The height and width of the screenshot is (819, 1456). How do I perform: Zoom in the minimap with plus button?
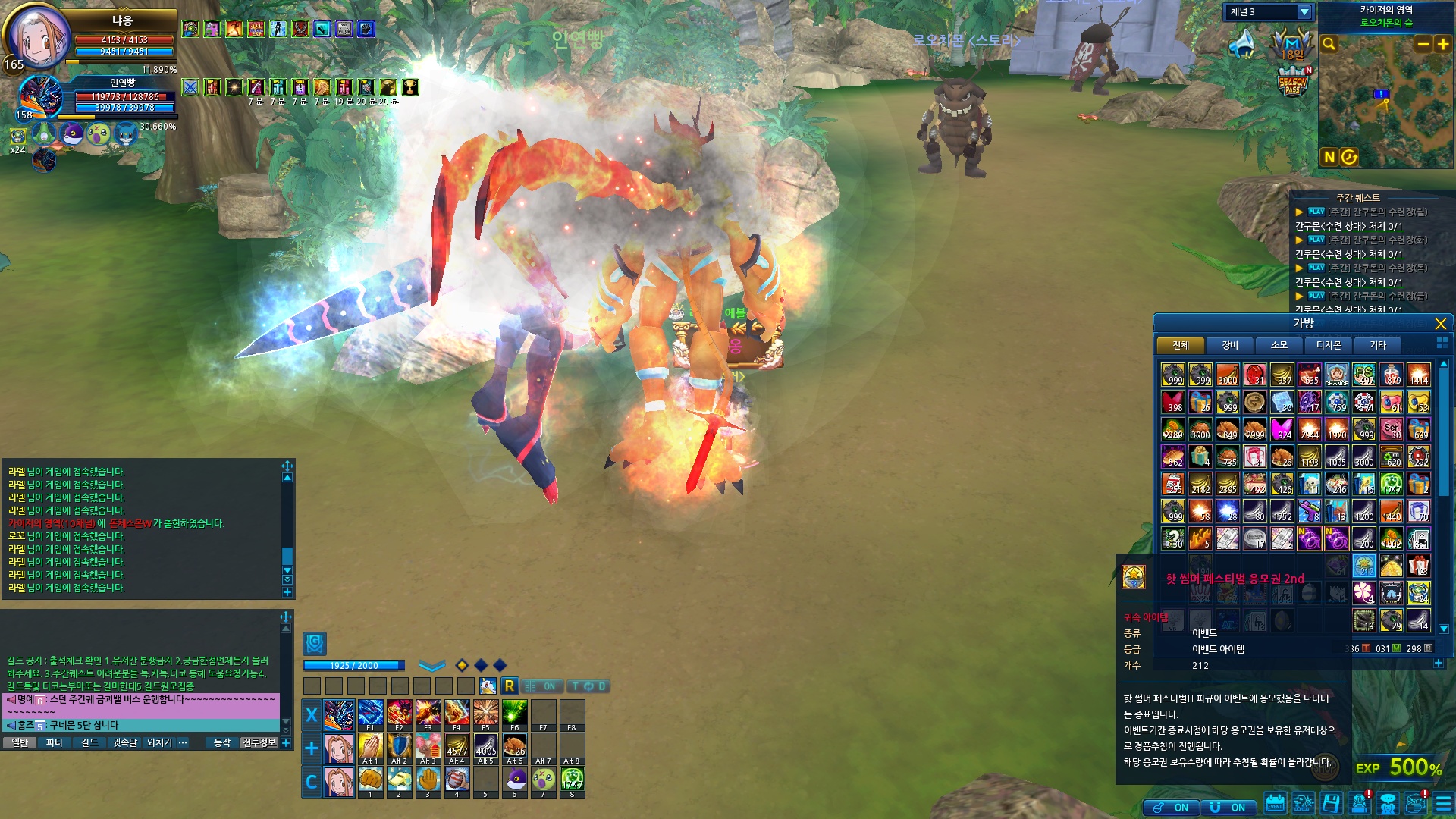pos(1442,44)
